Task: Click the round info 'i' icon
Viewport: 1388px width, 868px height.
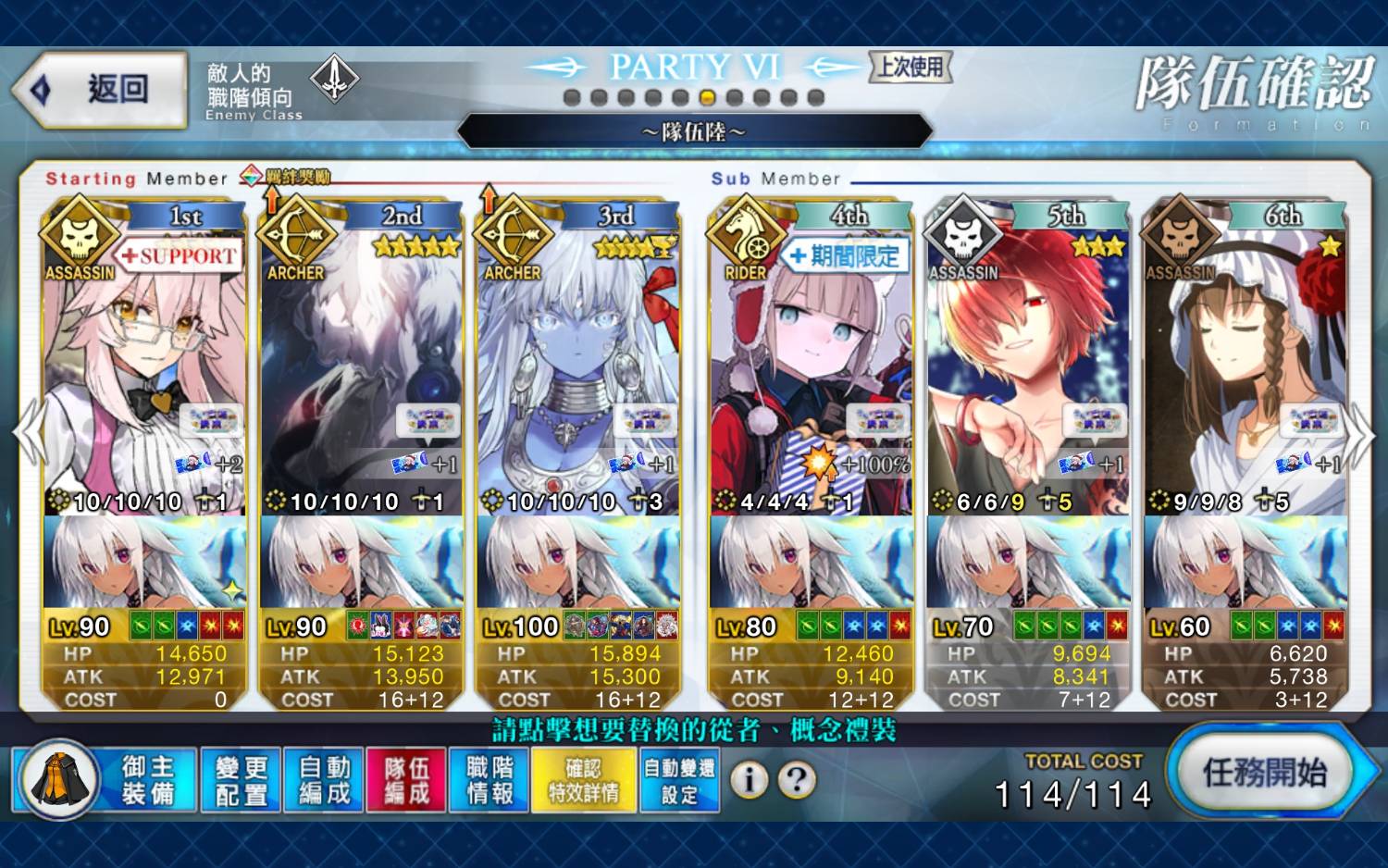Action: pos(750,780)
